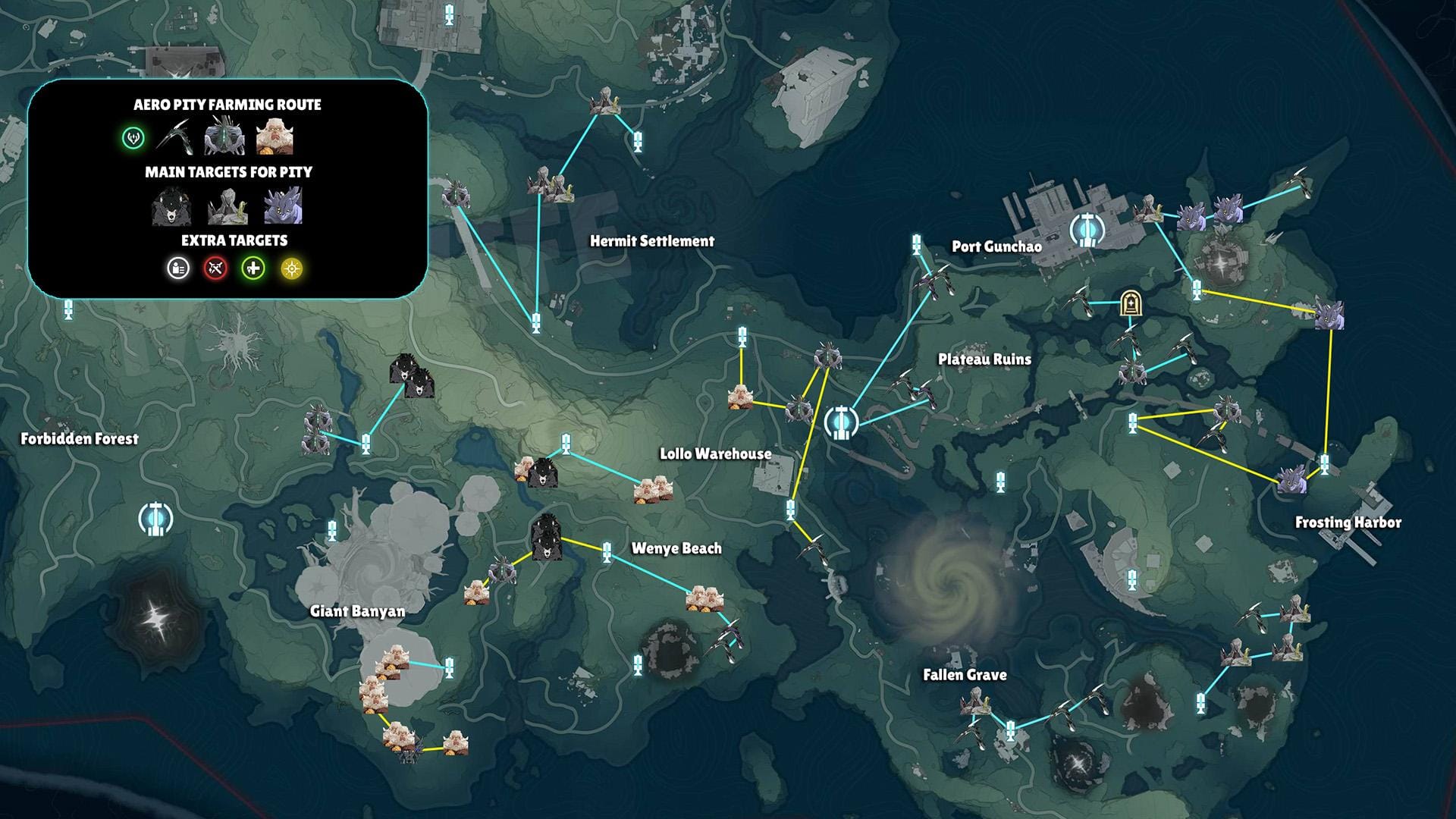Viewport: 1456px width, 819px height.
Task: Select the large beacon left of Plateau Ruins
Action: [x=840, y=422]
